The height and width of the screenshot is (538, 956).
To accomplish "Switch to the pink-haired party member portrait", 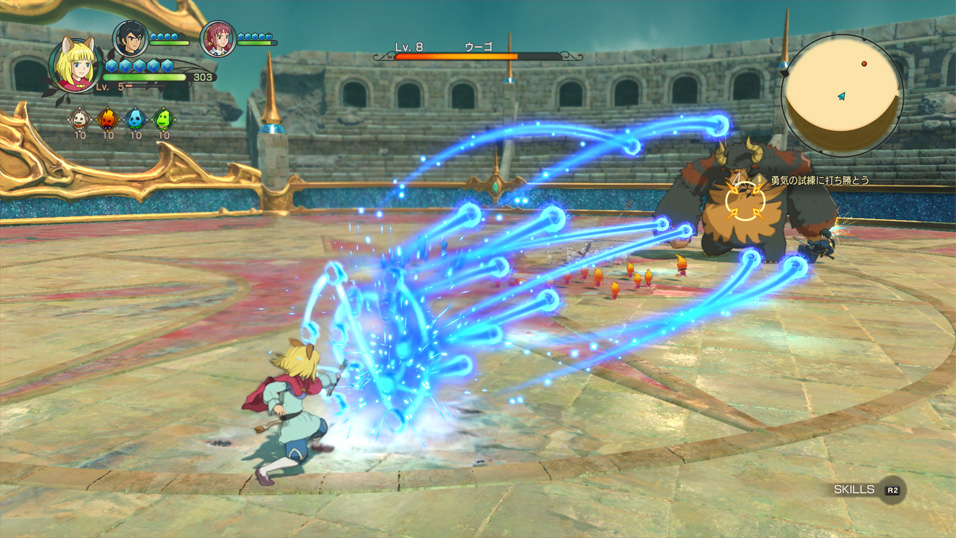I will [x=217, y=39].
